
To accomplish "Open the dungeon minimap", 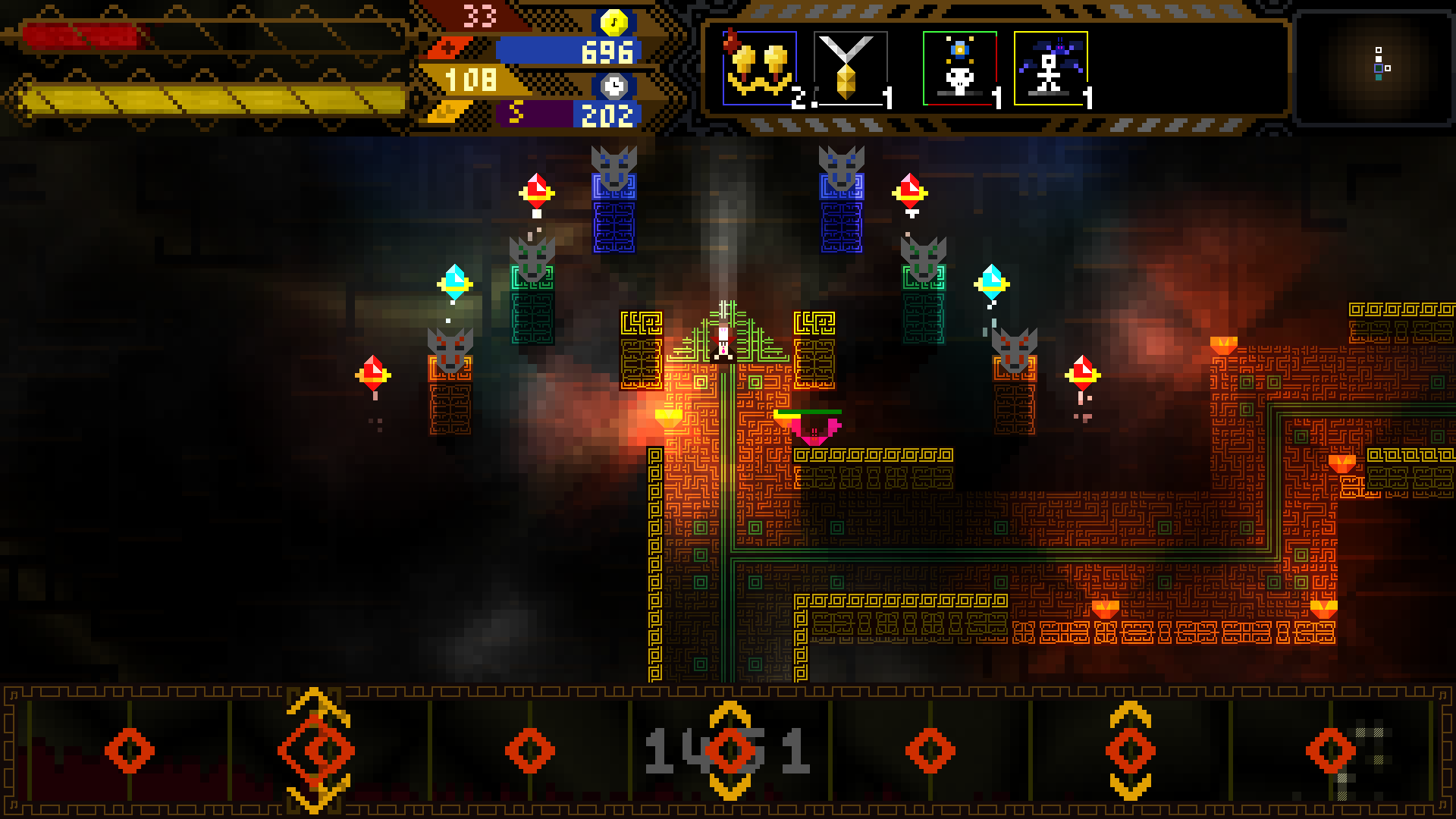I will click(1374, 67).
